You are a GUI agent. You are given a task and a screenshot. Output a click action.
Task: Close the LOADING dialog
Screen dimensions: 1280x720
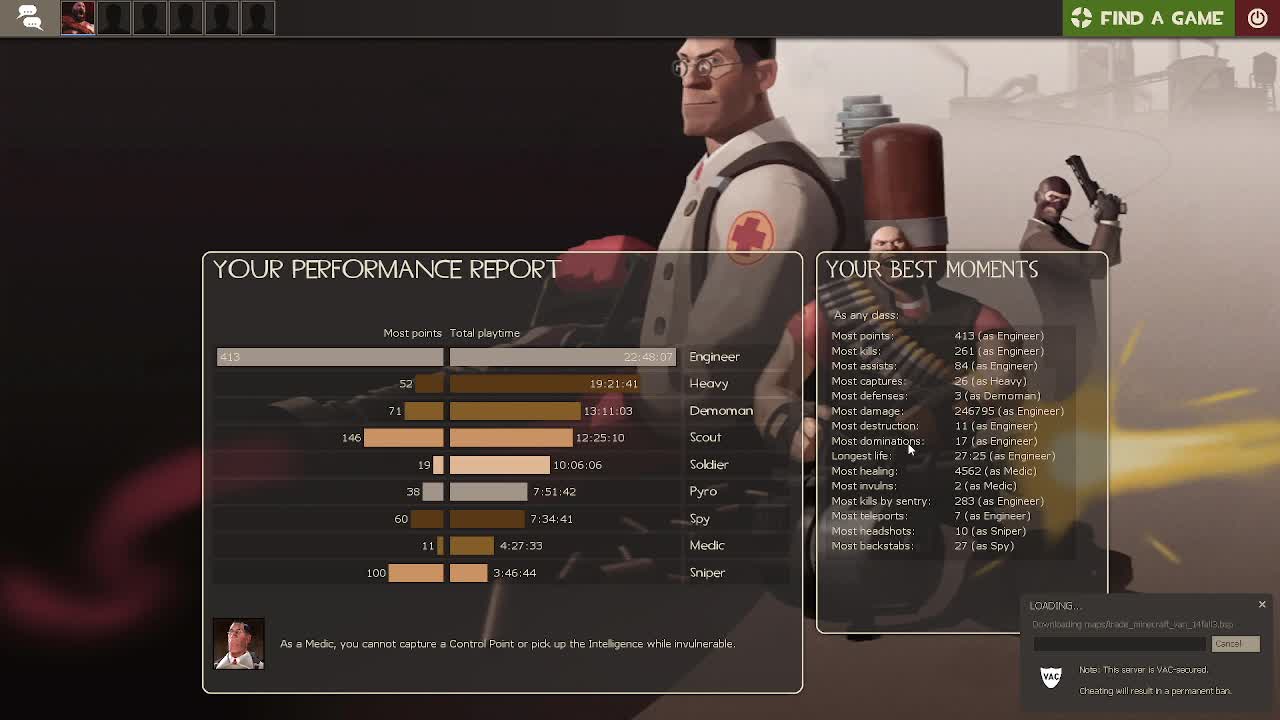(x=1262, y=604)
